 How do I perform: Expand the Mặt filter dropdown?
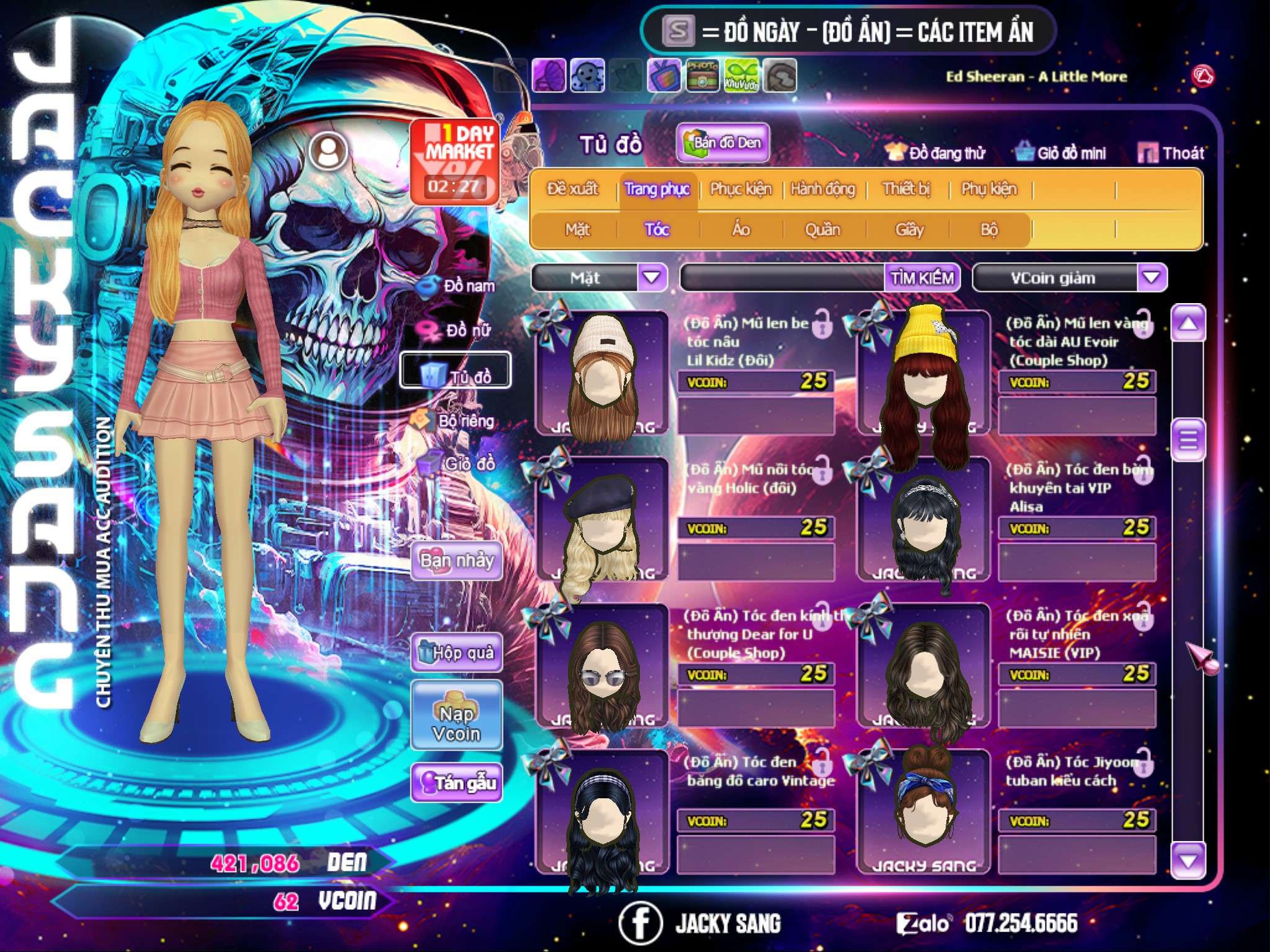click(652, 278)
